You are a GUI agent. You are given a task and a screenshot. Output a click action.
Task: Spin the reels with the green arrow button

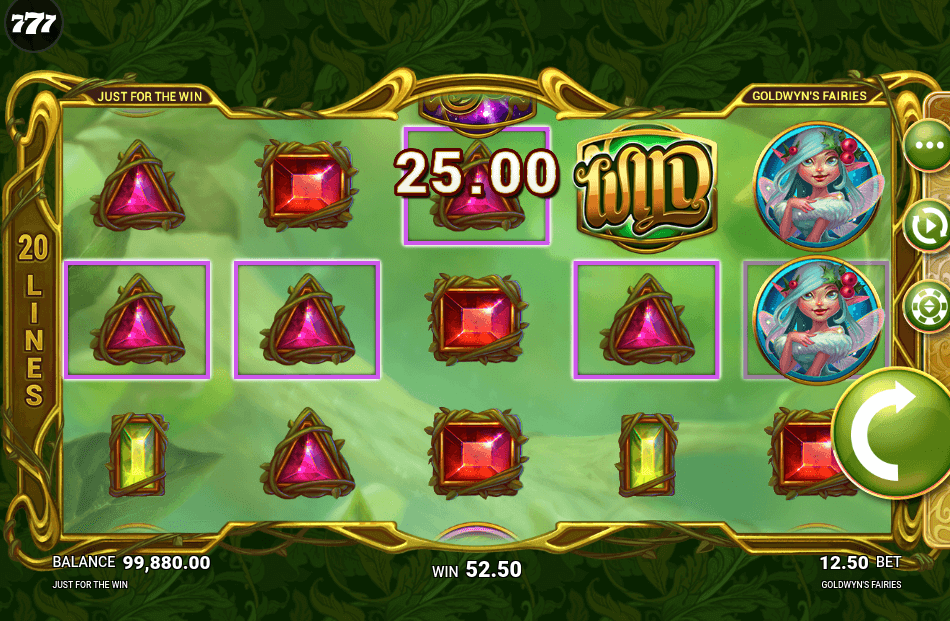893,432
